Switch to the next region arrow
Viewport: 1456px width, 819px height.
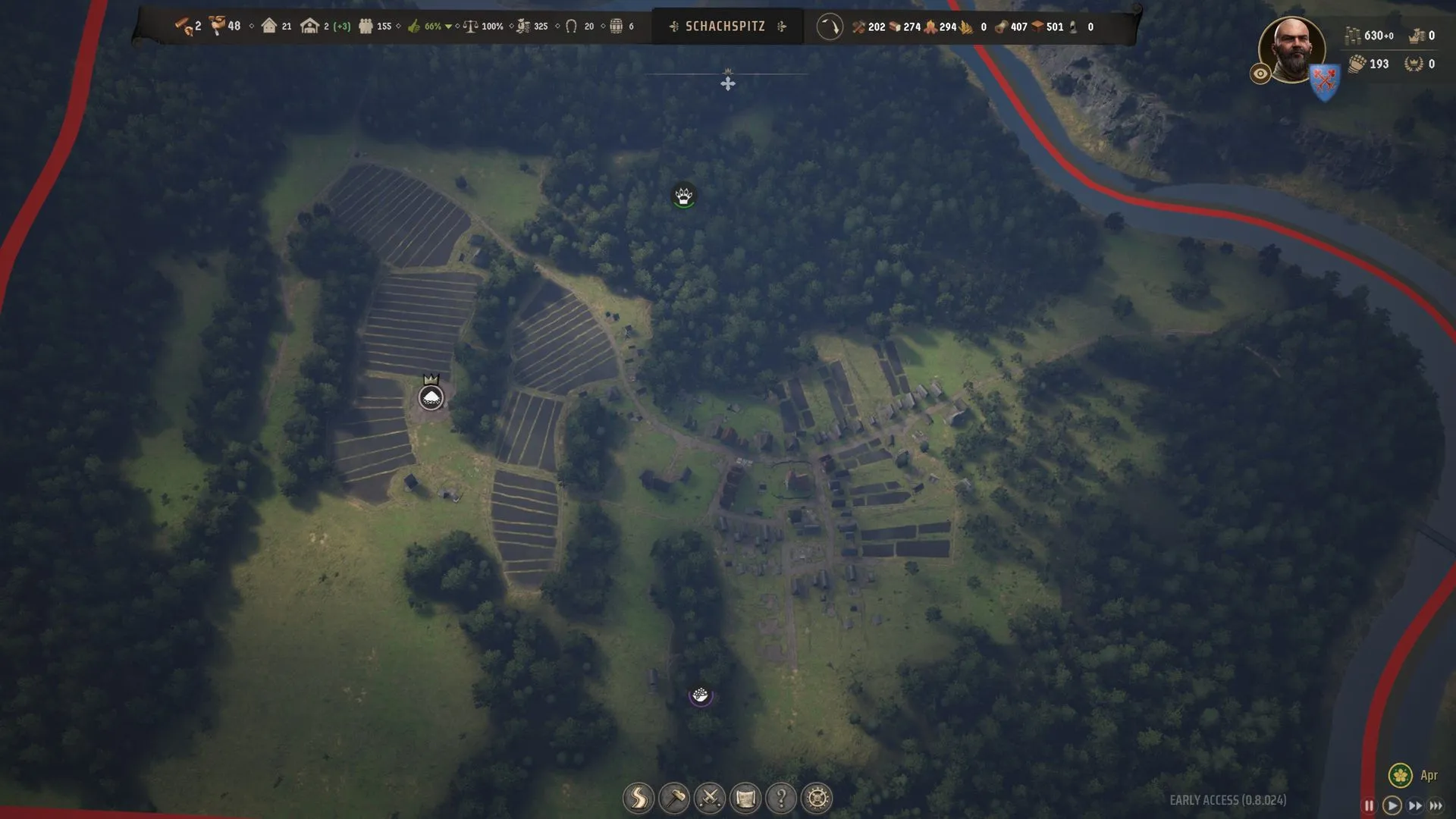click(x=782, y=27)
